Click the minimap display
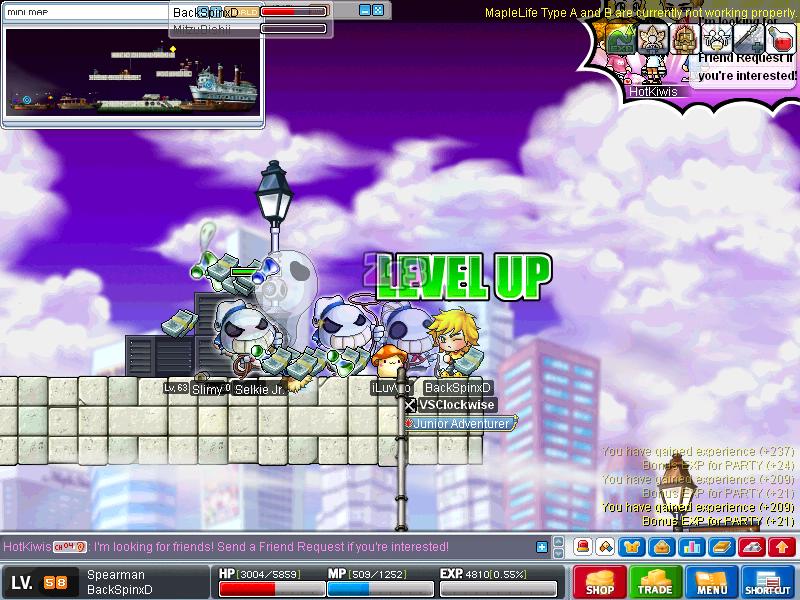Viewport: 800px width, 600px height. click(133, 74)
